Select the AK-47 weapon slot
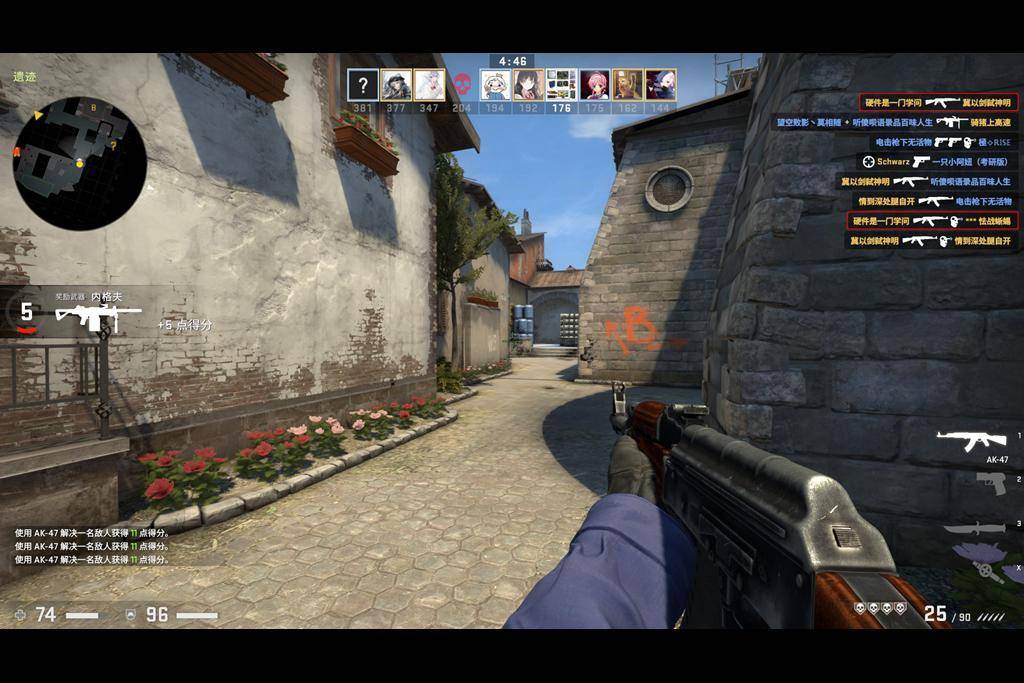The height and width of the screenshot is (683, 1024). tap(971, 439)
